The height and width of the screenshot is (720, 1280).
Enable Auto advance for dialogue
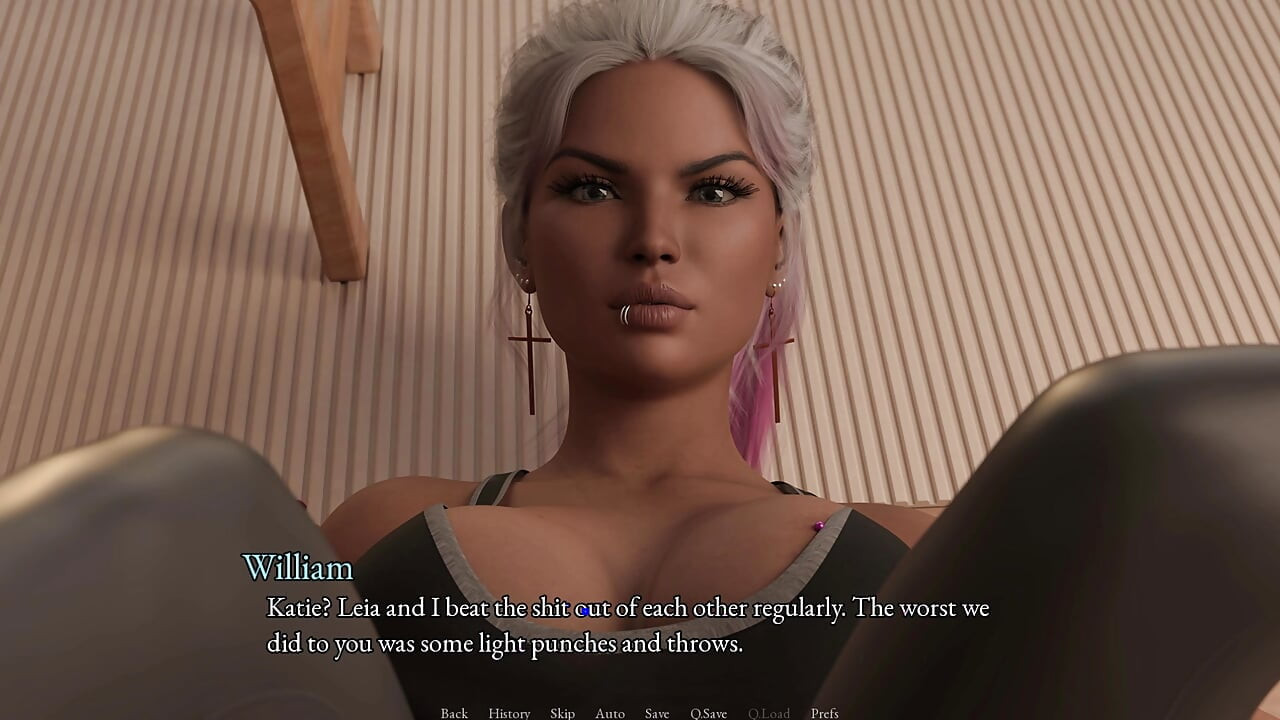pyautogui.click(x=610, y=713)
